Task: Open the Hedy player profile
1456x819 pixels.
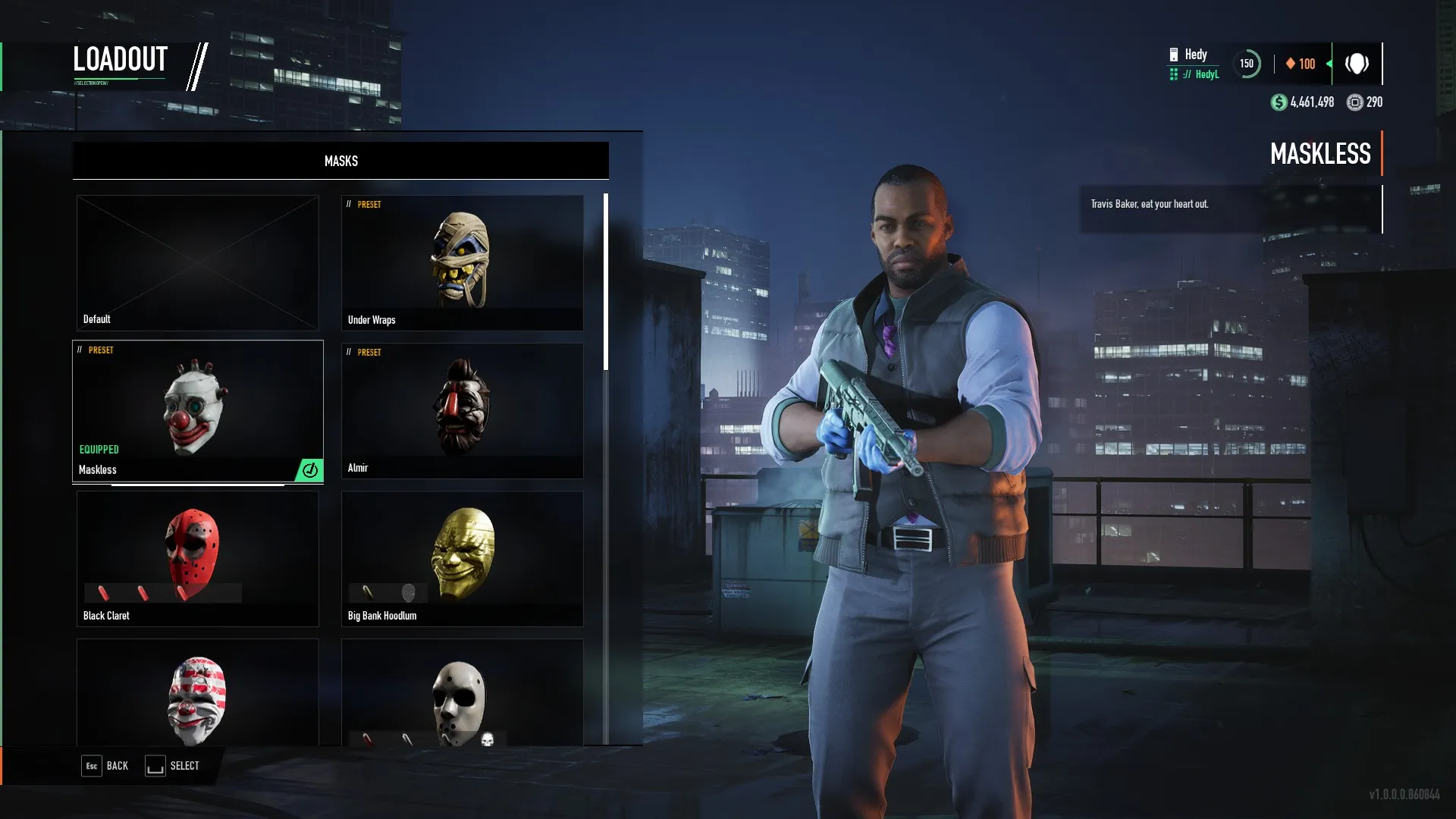Action: click(1195, 64)
